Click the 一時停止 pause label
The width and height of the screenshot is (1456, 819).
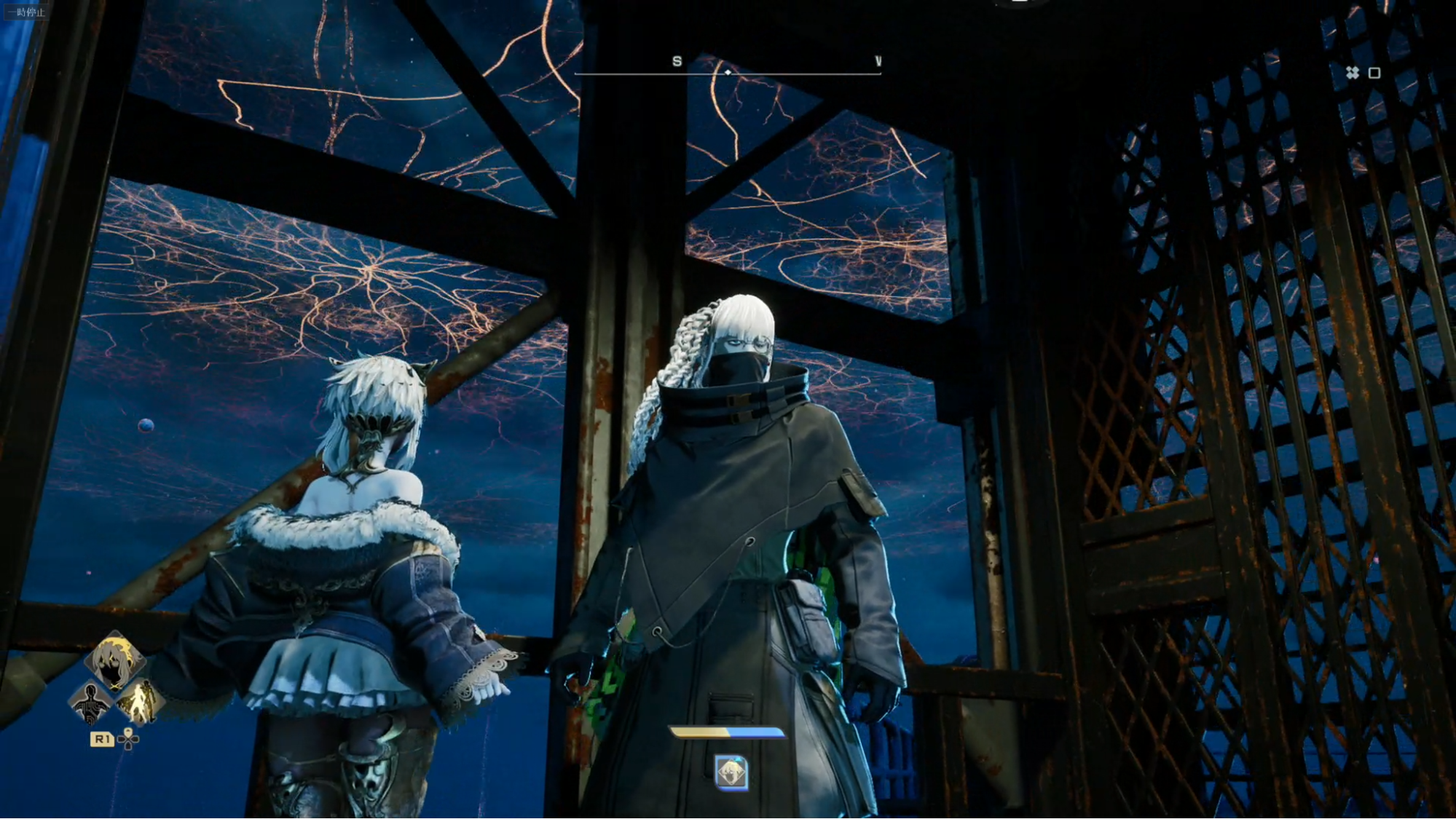pos(26,12)
